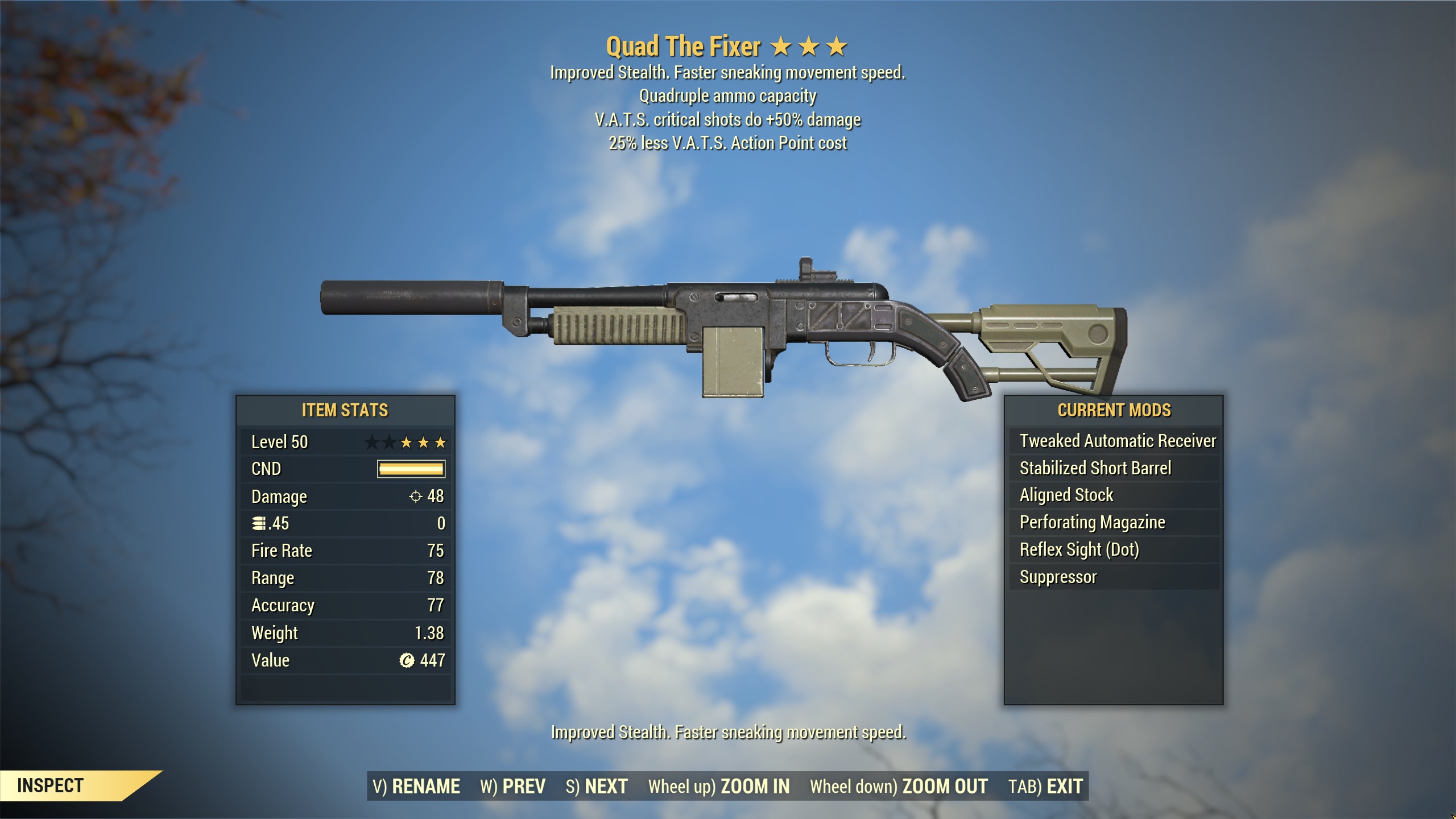Click the ammo icon beside .45
This screenshot has width=1456, height=819.
(259, 523)
